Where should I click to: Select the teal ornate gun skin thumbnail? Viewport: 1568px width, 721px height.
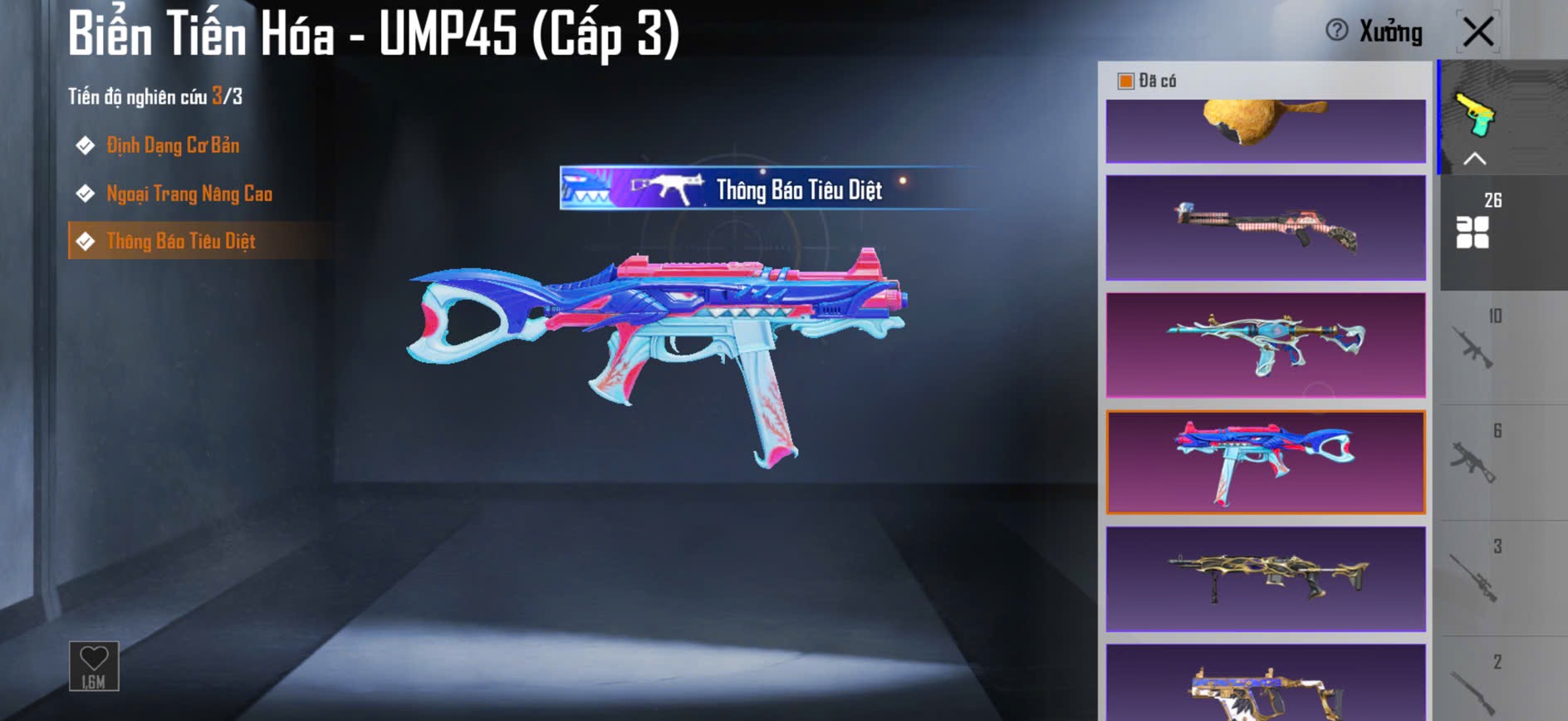pyautogui.click(x=1266, y=345)
